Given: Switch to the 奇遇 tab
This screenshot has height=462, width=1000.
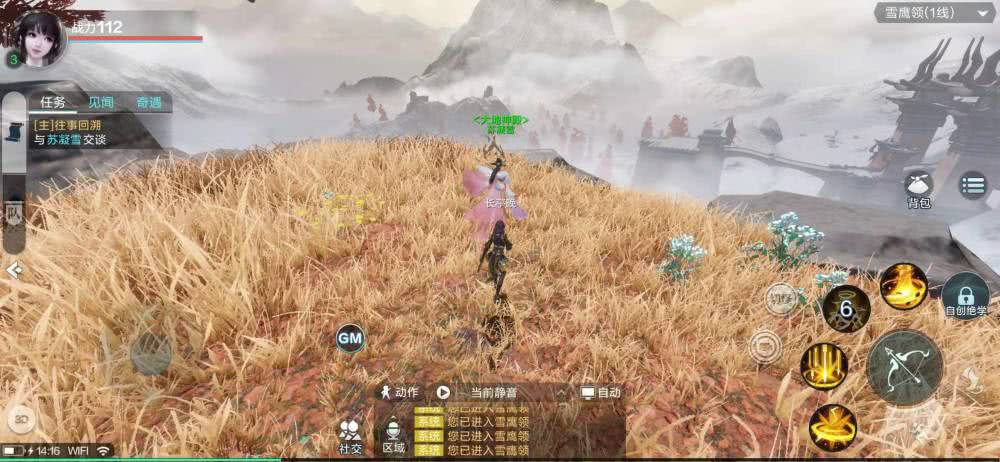Looking at the screenshot, I should point(149,102).
